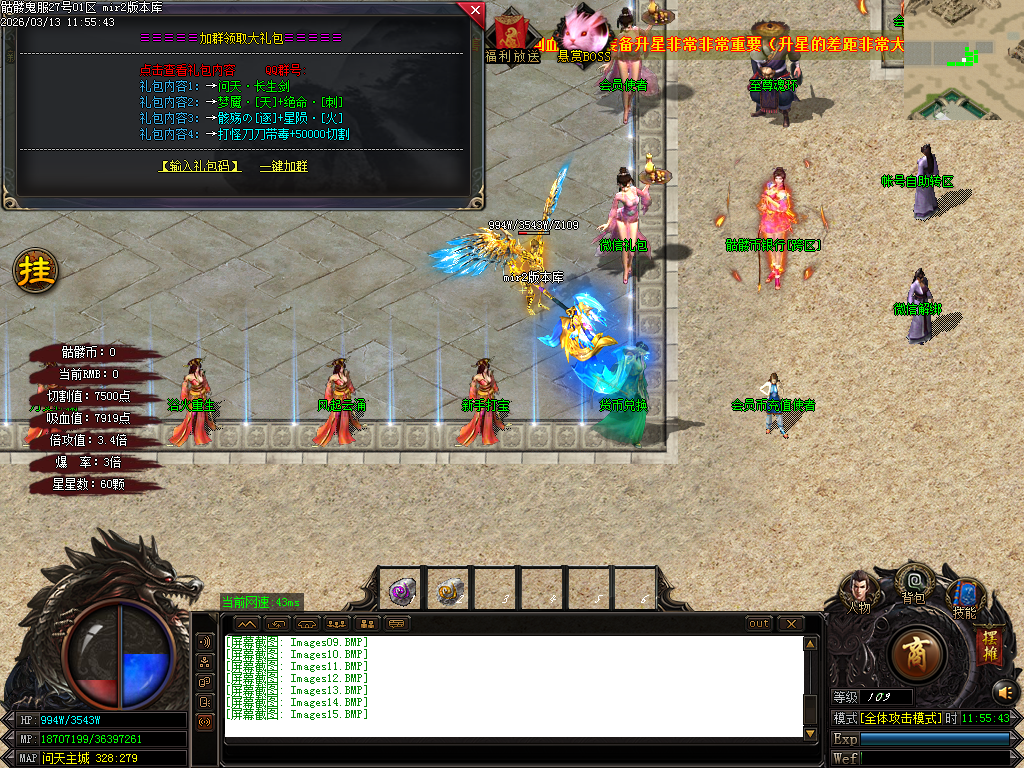Click the chat panel's out button
Screen dimensions: 1024x768
click(759, 624)
